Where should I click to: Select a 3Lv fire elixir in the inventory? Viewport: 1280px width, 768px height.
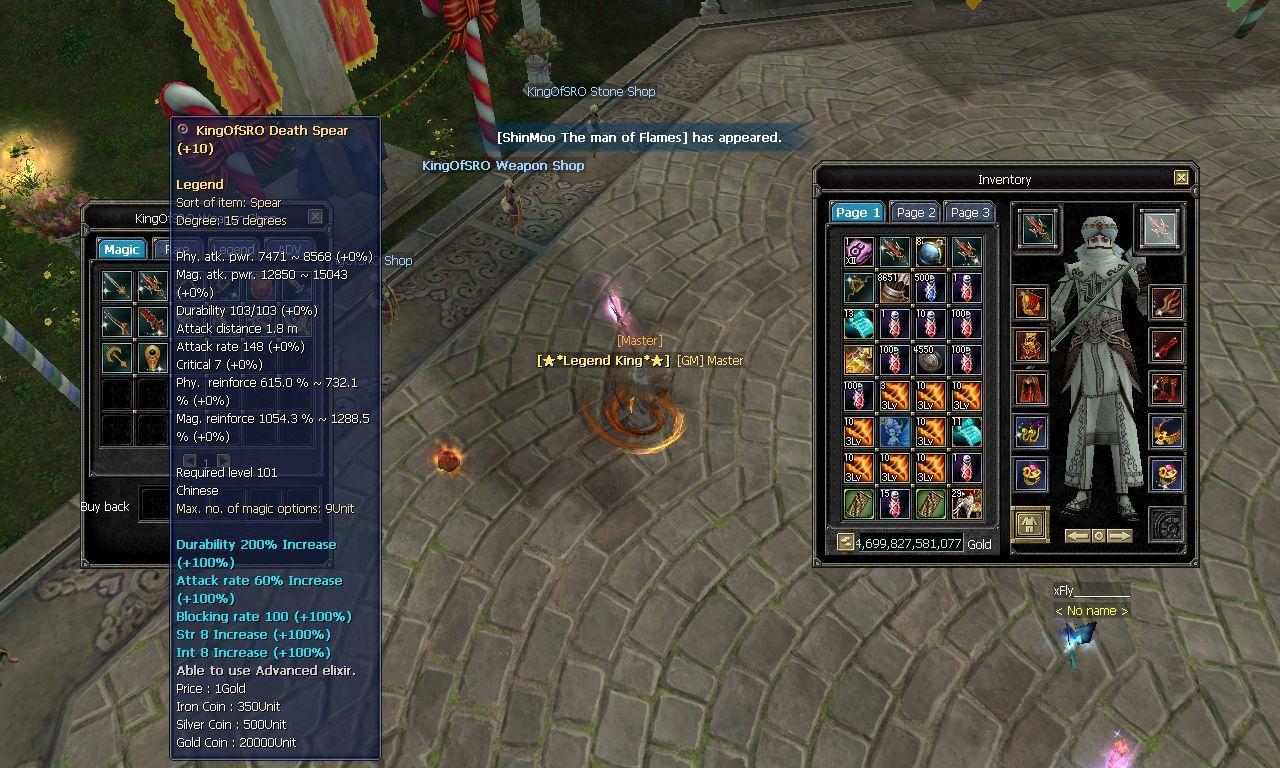pyautogui.click(x=897, y=396)
